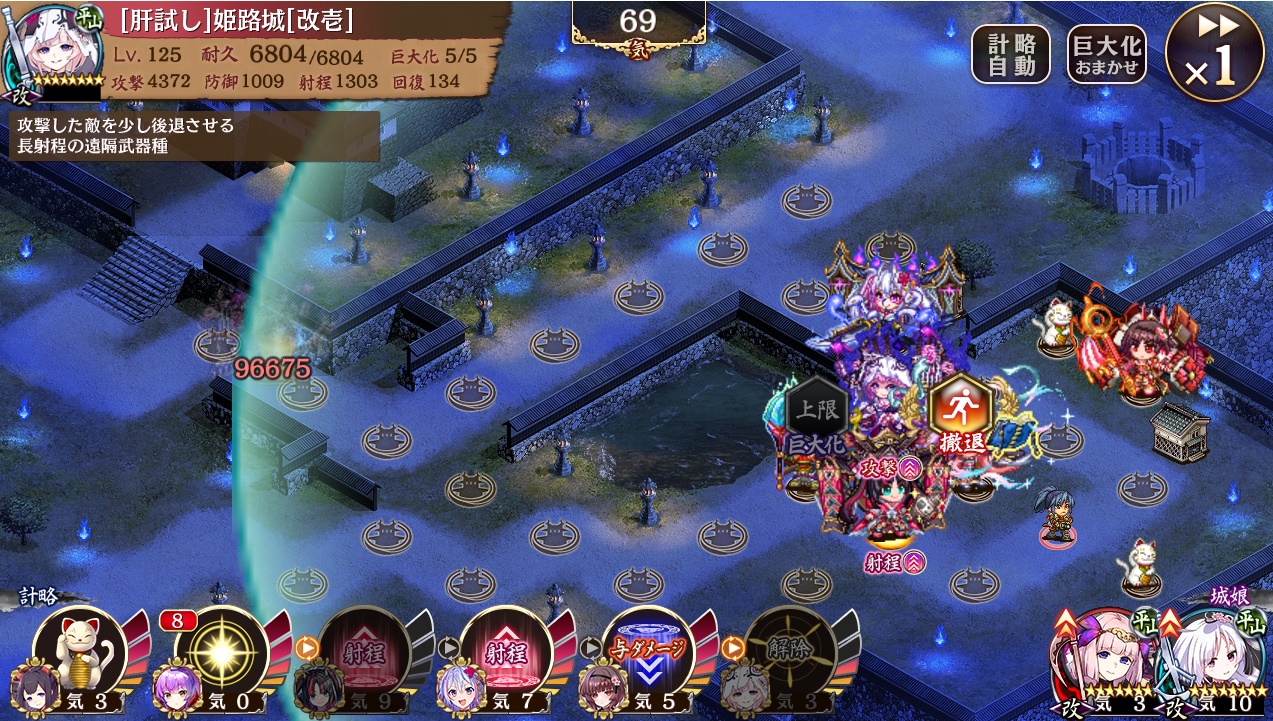Viewport: 1273px width, 721px height.
Task: Select the white-haired castle girl costing 10
Action: click(1210, 655)
